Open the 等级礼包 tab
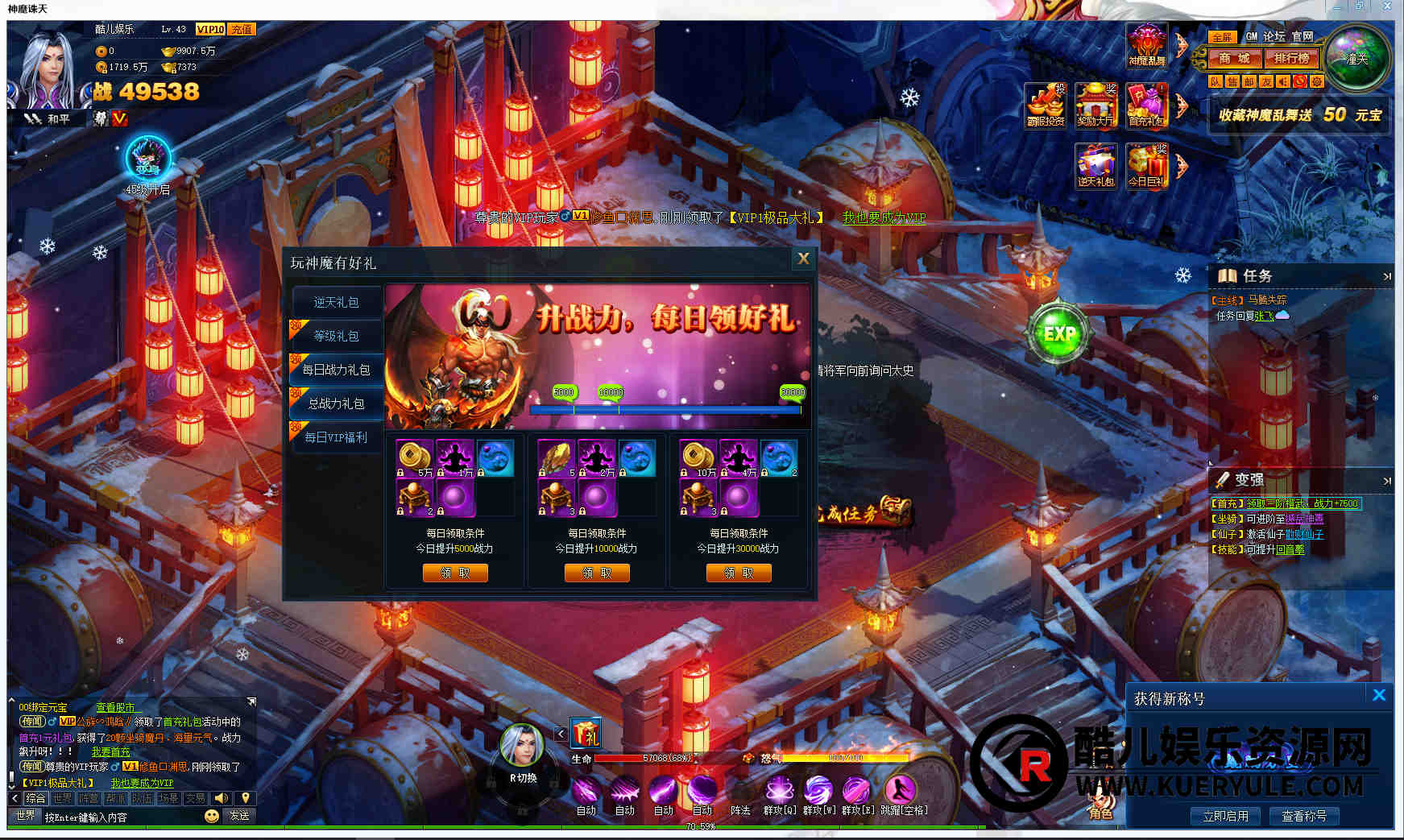 tap(336, 336)
